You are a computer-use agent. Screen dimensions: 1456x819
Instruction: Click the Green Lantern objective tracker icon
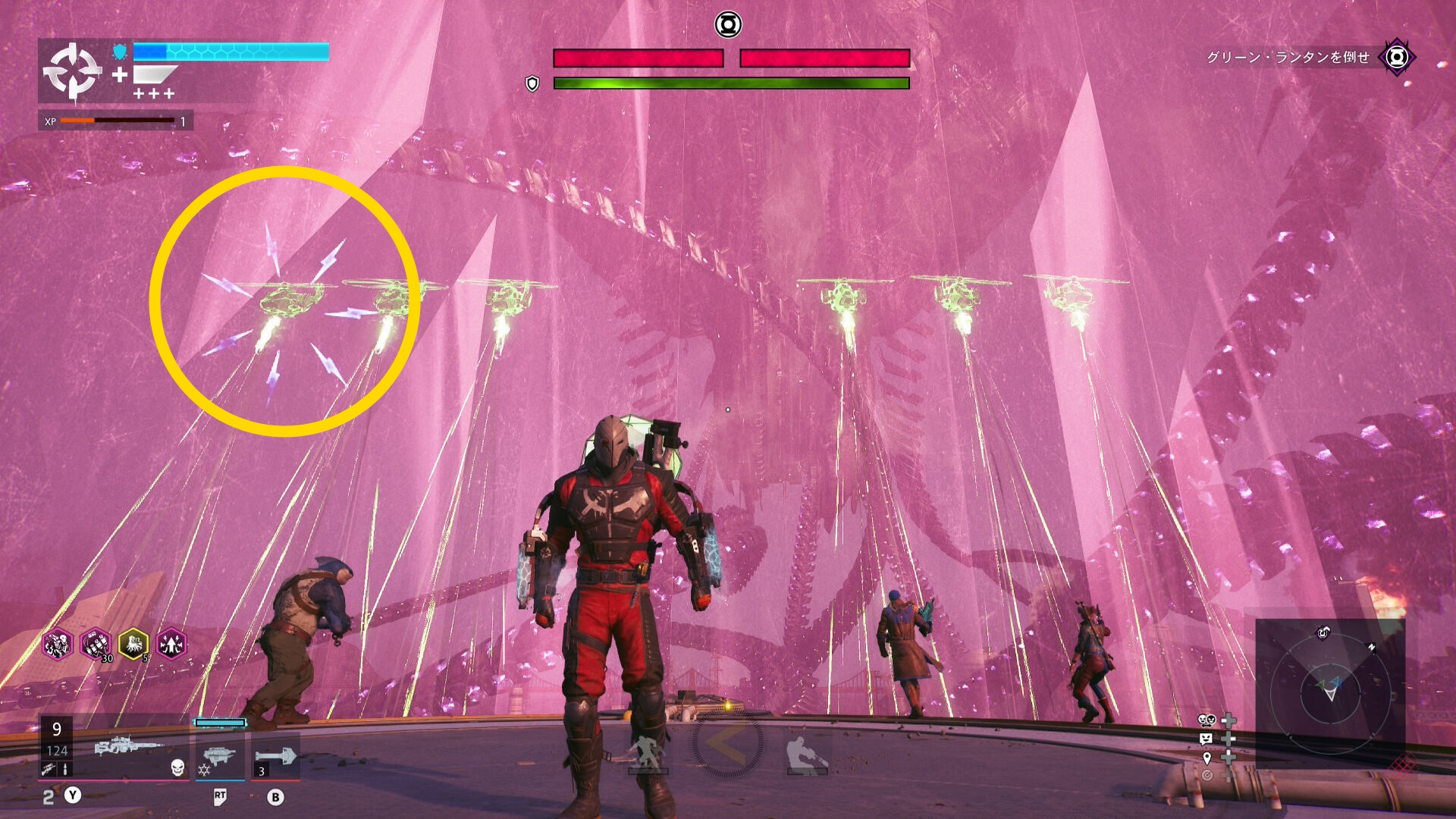pos(1397,57)
